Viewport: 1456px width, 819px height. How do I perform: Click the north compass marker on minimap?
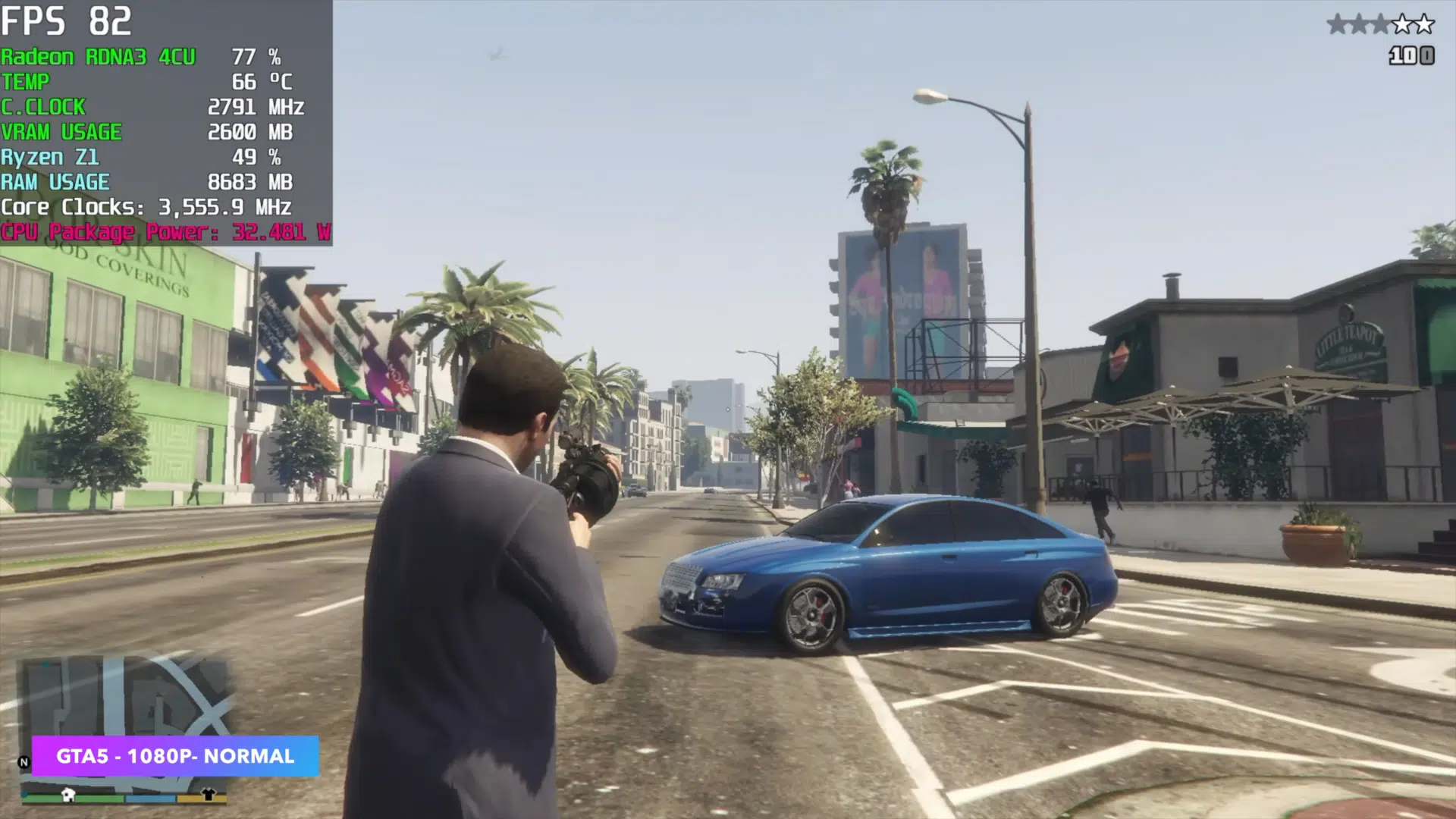(24, 762)
